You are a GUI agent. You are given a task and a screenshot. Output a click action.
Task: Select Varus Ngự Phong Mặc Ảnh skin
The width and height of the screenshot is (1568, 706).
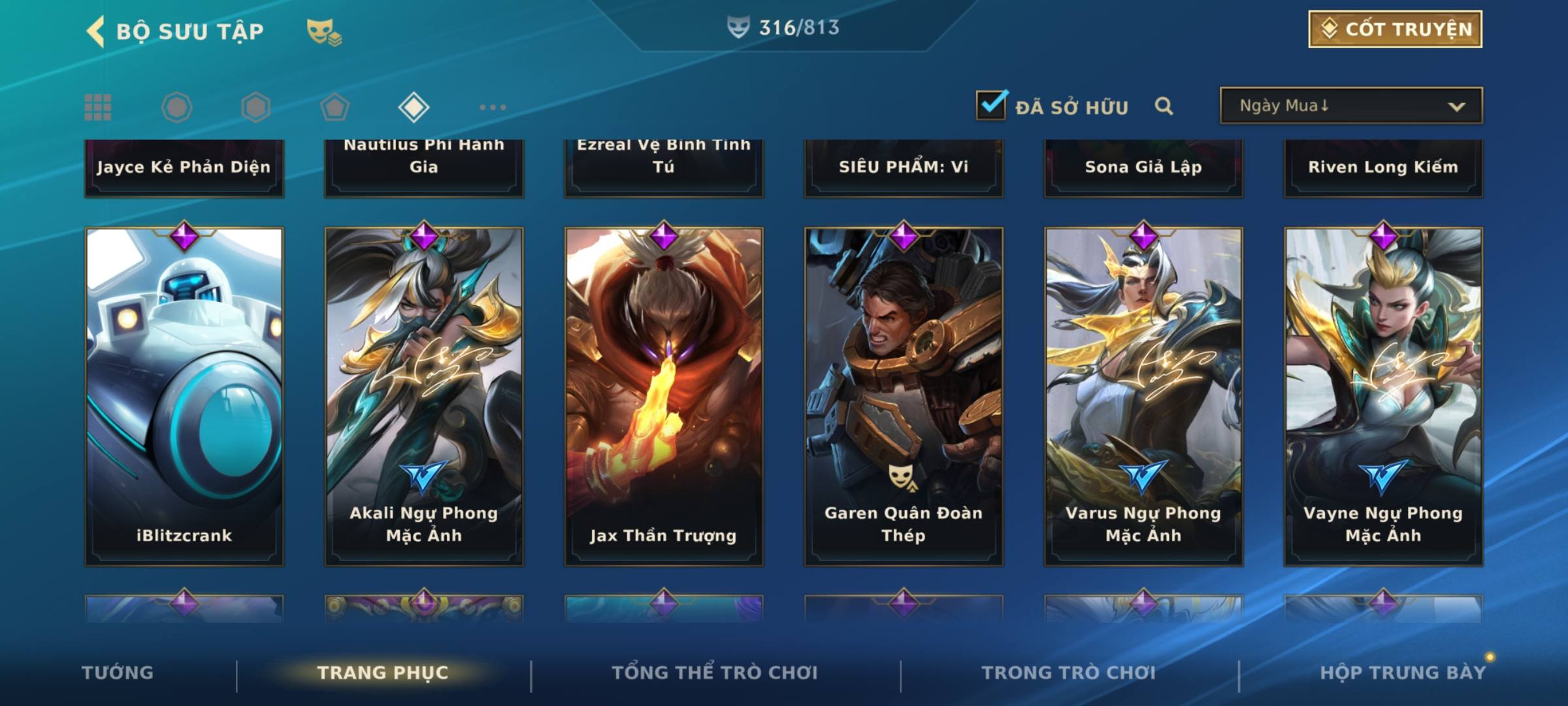tap(1143, 396)
